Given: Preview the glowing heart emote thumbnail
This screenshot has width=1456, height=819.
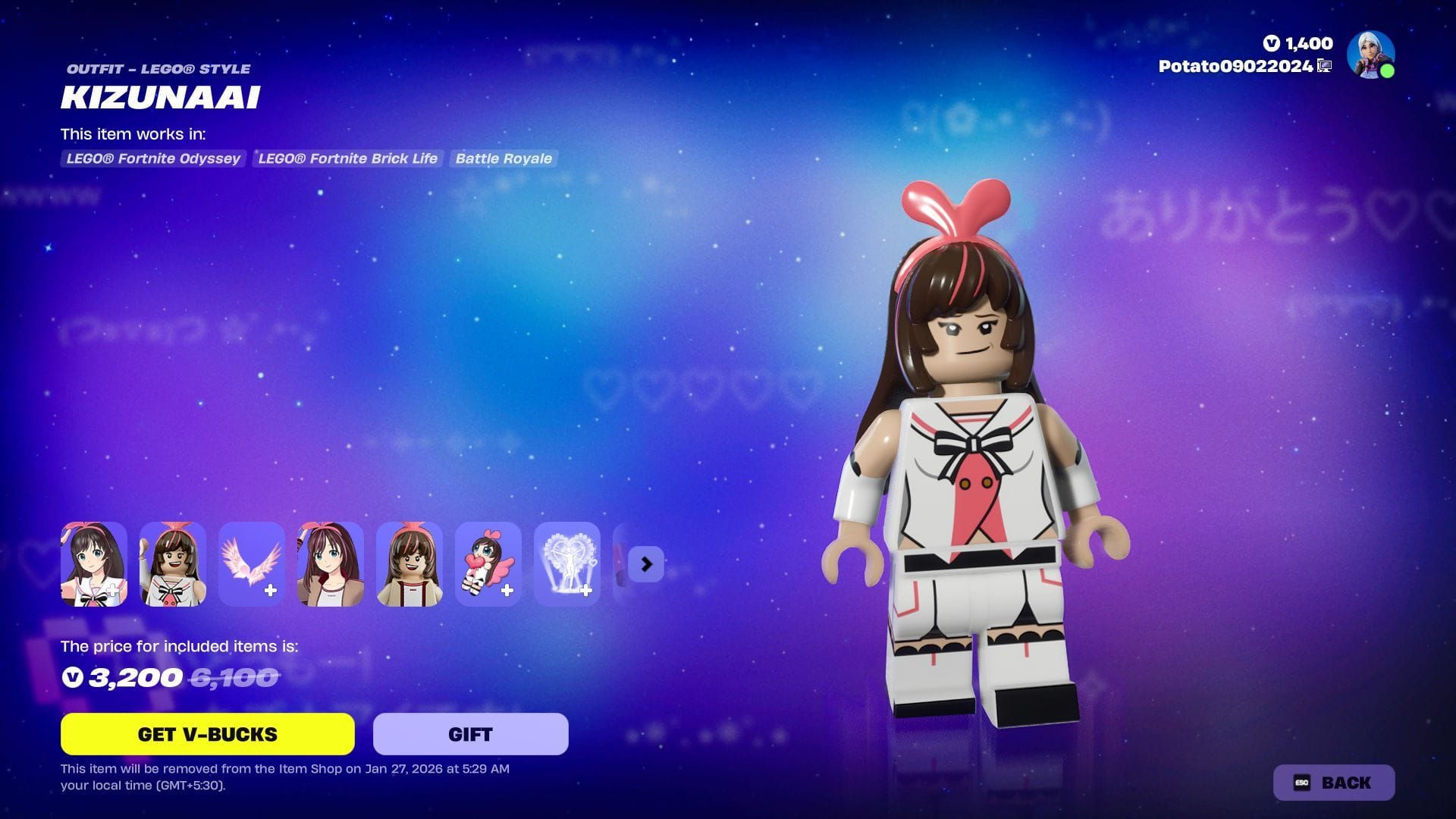Looking at the screenshot, I should [x=567, y=564].
